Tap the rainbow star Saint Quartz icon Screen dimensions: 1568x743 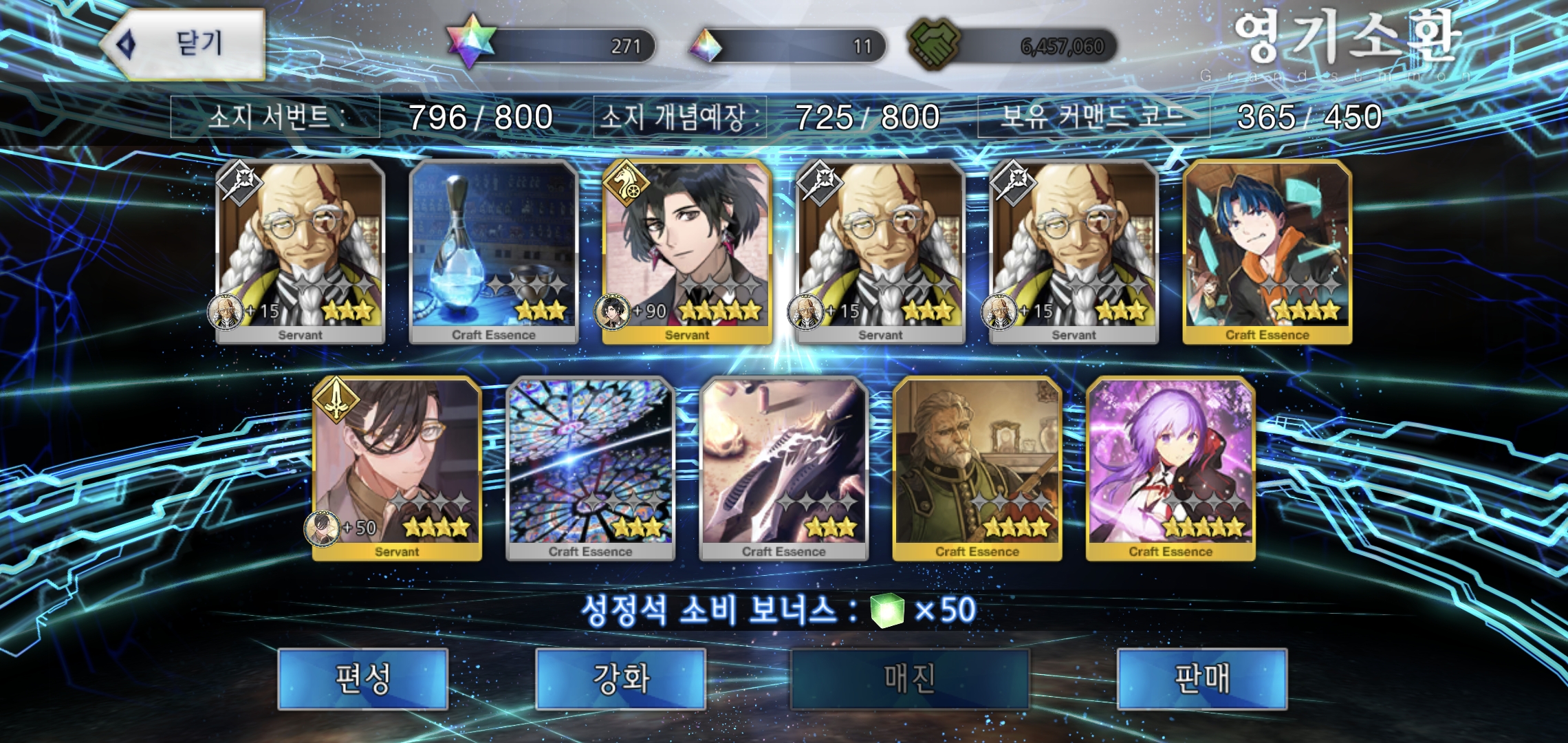click(x=471, y=41)
